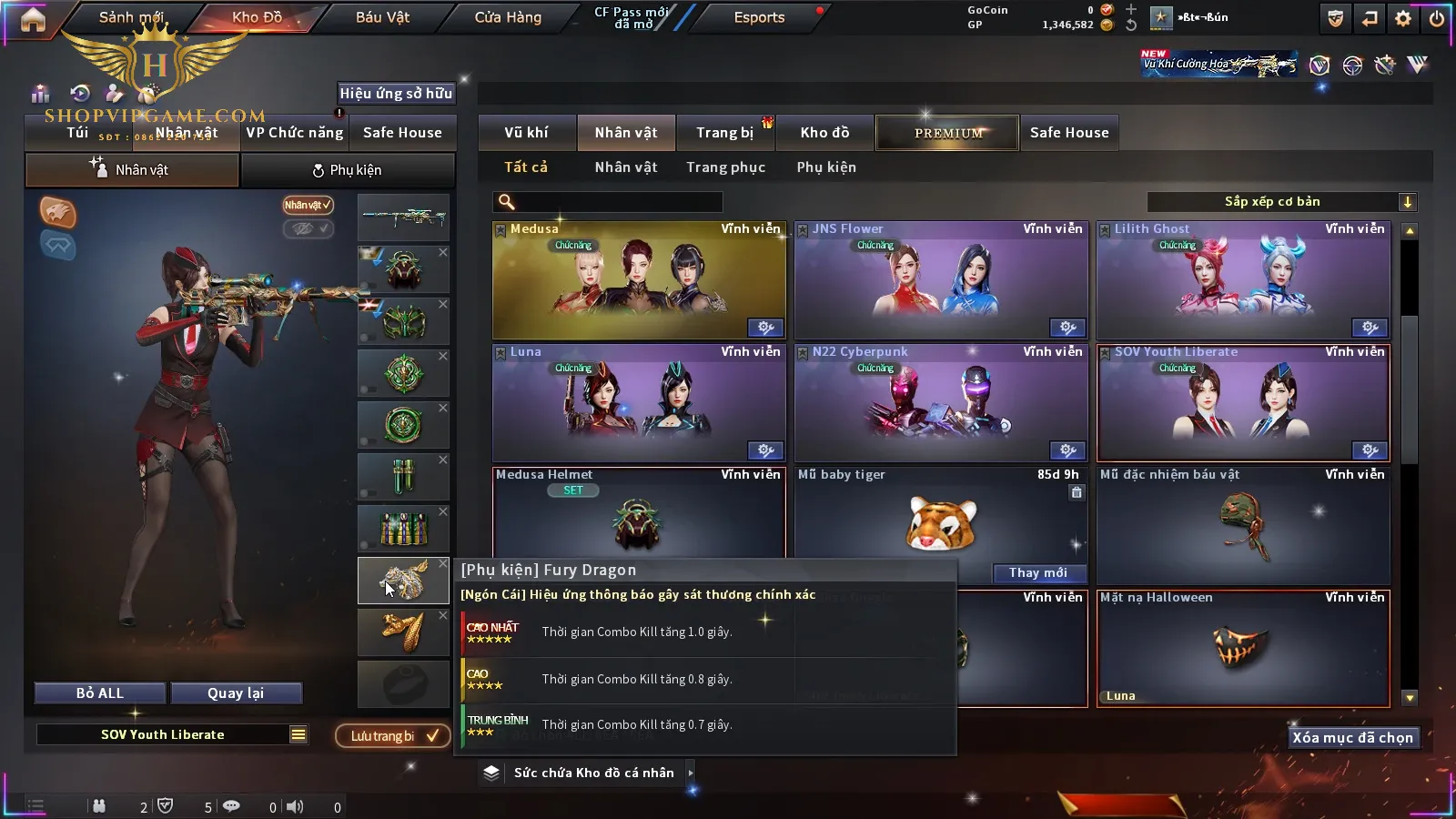The height and width of the screenshot is (819, 1456).
Task: Open the Cửa Hàng shop menu
Action: tap(508, 17)
